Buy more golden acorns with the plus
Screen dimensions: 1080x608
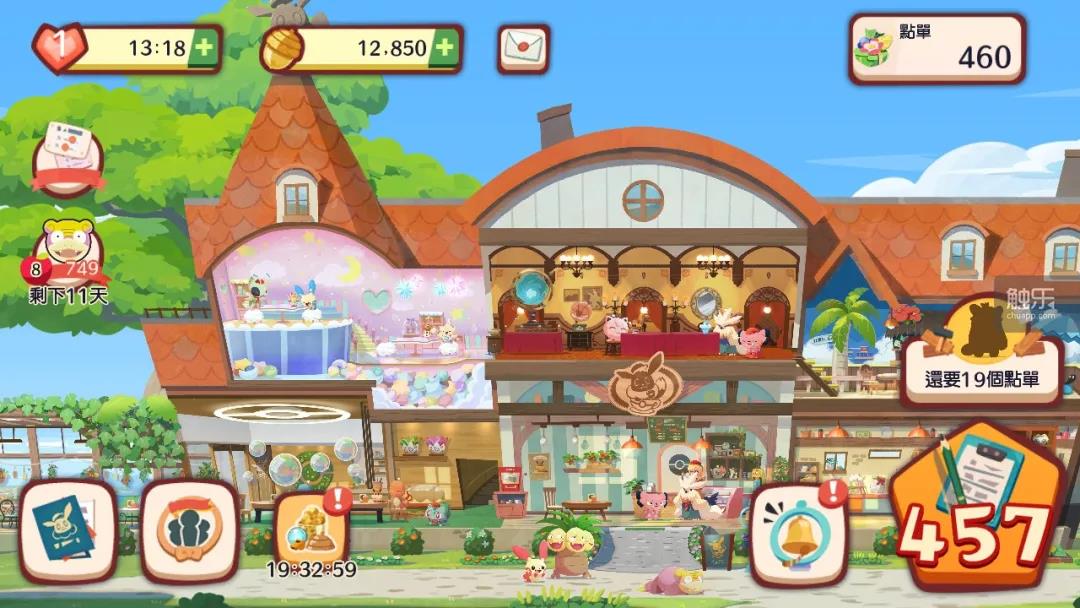tap(445, 48)
